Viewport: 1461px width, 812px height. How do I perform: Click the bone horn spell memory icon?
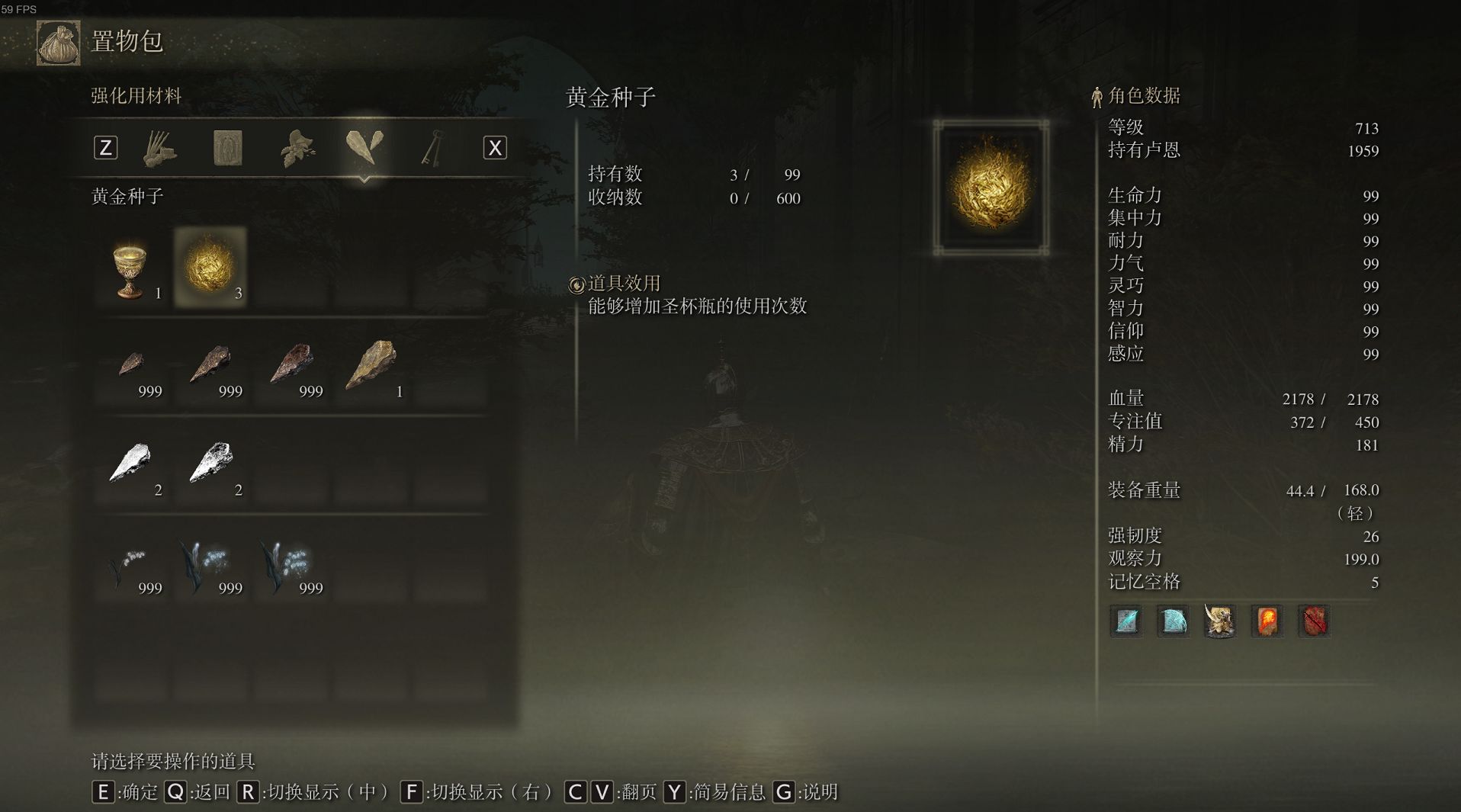[x=1219, y=621]
